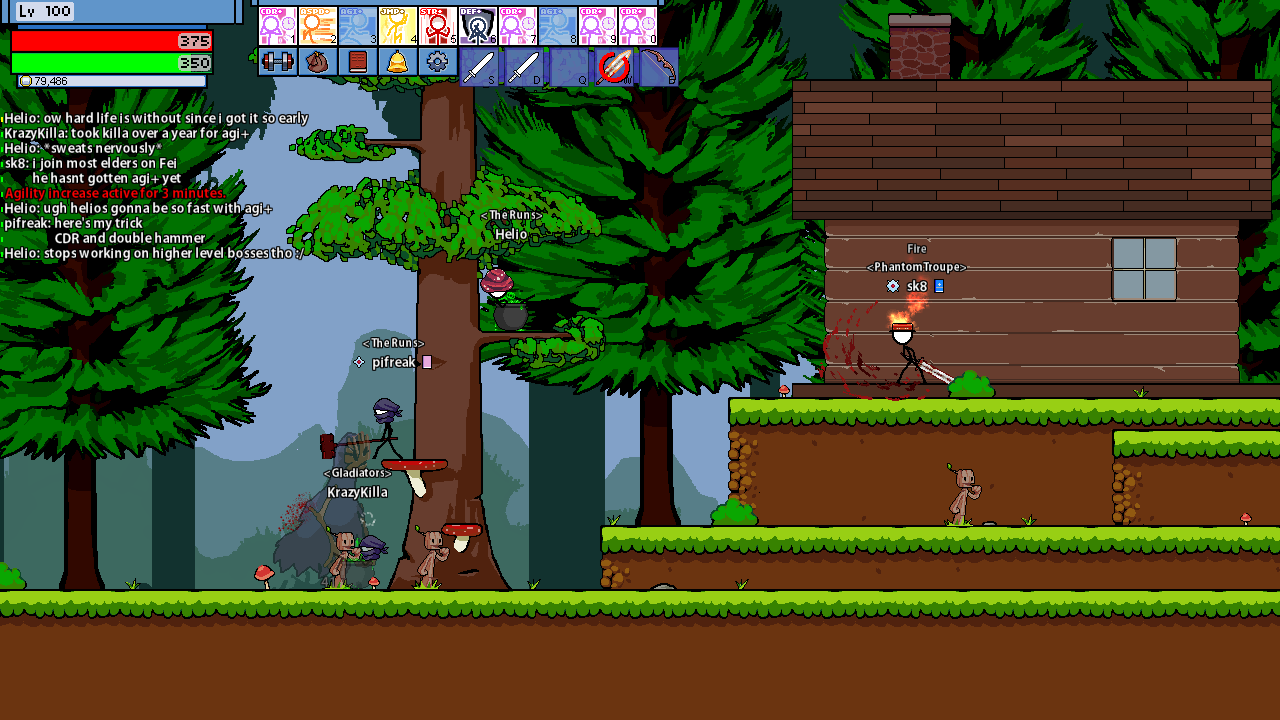
Task: Open the inventory bag
Action: tap(317, 62)
